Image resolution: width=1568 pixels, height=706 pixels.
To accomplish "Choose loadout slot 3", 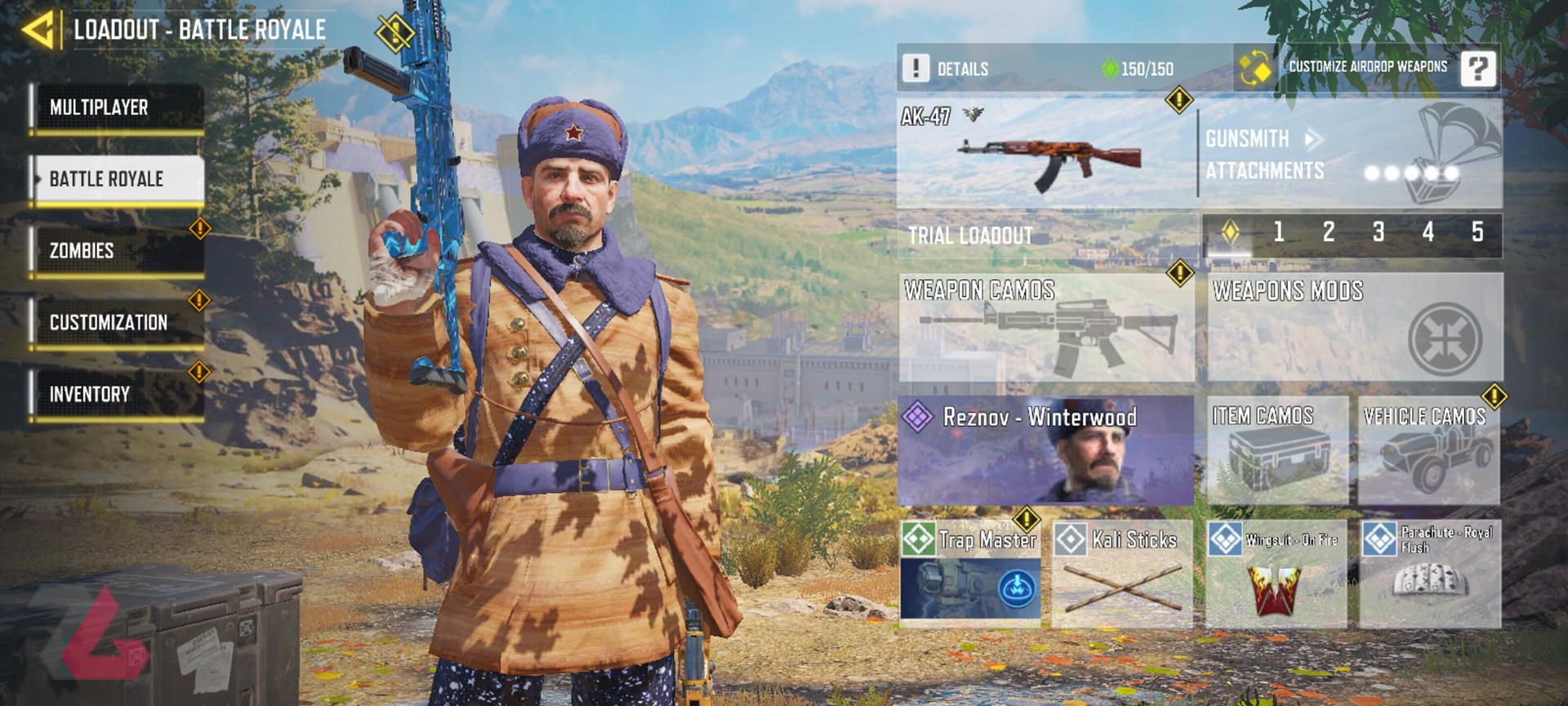I will (1379, 233).
